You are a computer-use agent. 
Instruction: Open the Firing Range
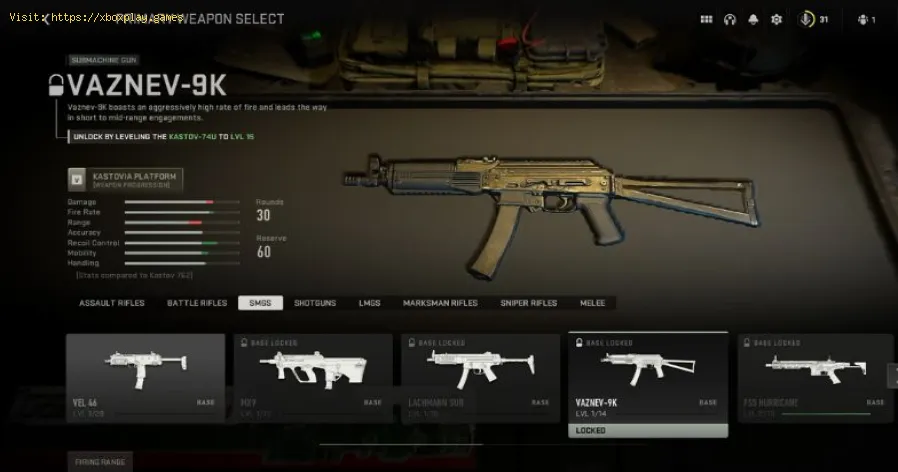(101, 462)
